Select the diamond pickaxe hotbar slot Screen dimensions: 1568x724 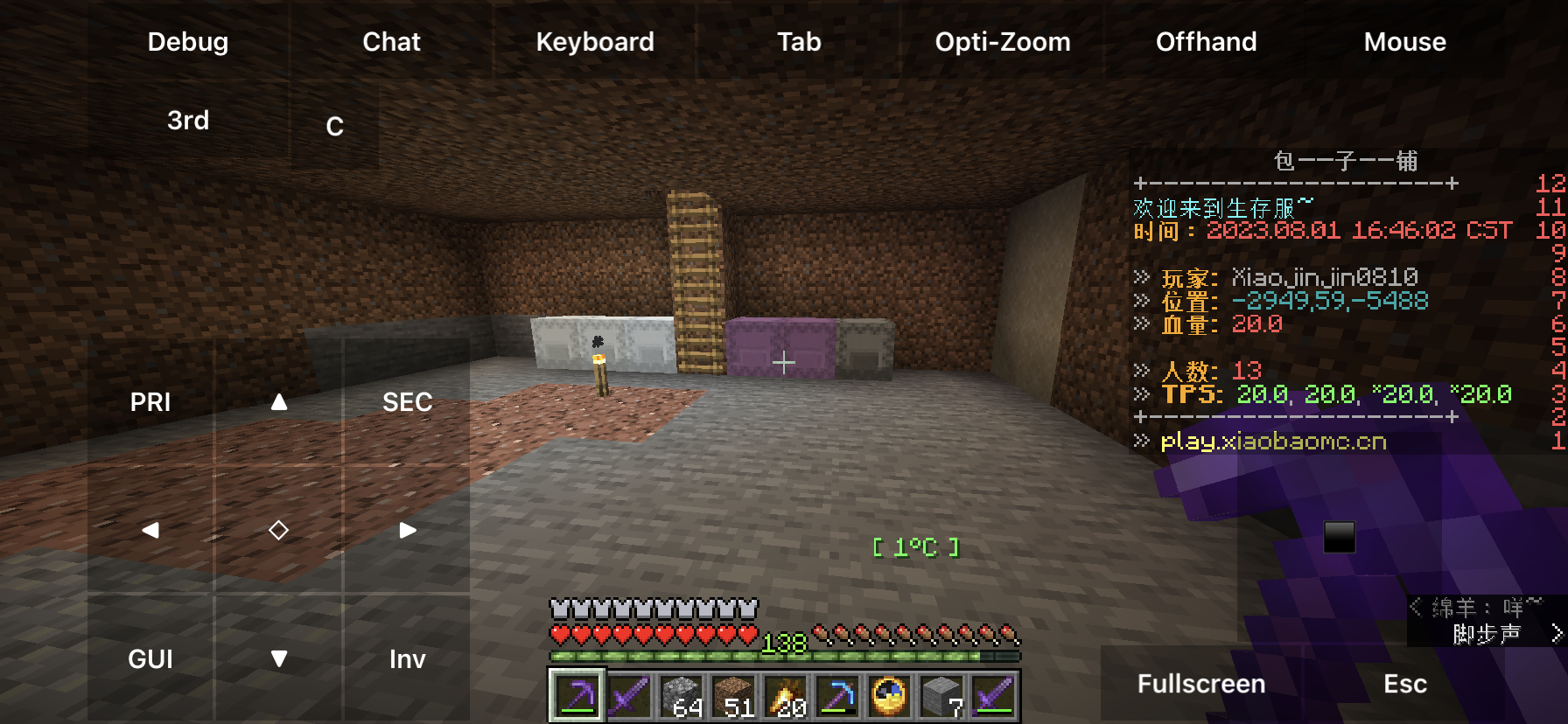837,697
